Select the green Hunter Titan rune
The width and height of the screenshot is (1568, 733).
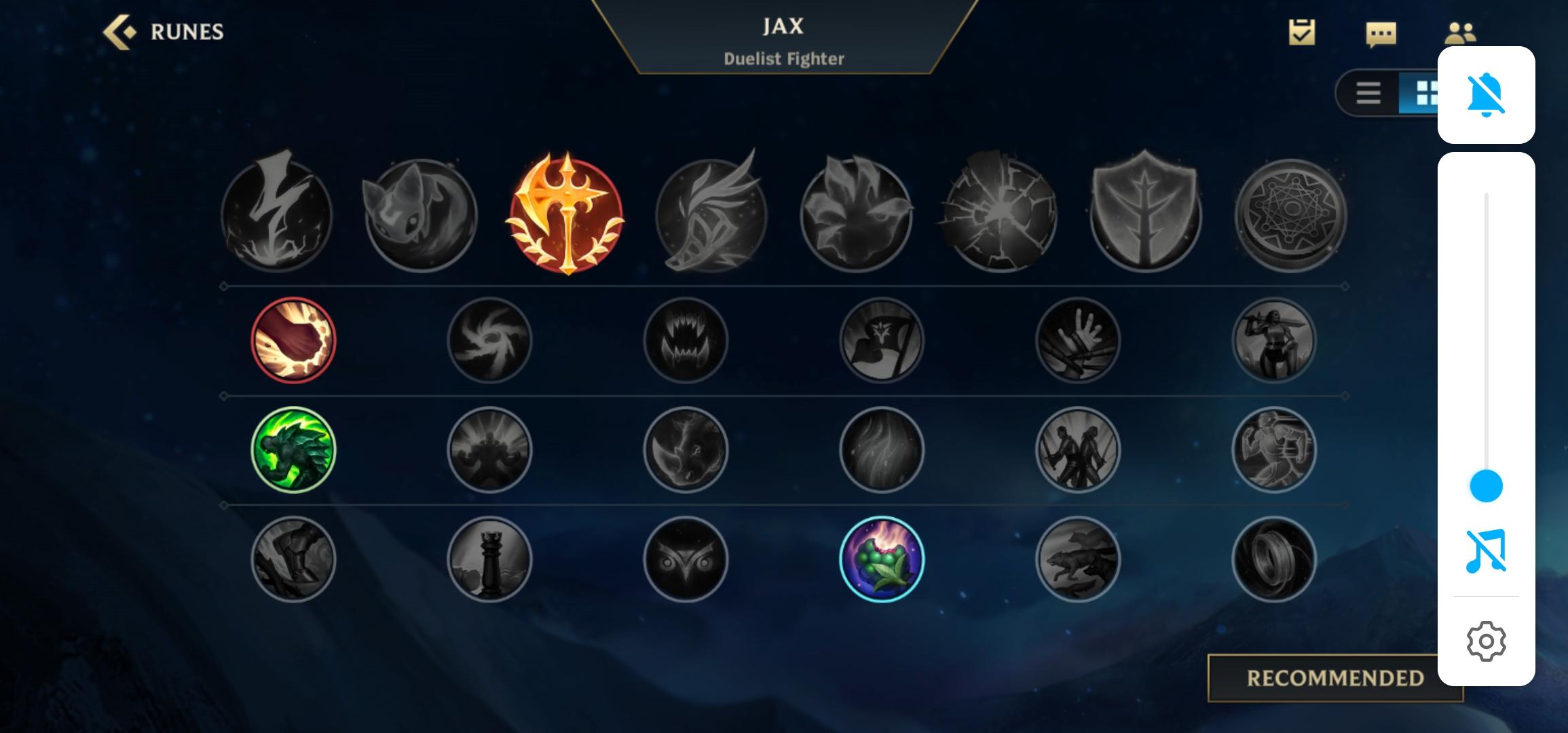[x=293, y=450]
